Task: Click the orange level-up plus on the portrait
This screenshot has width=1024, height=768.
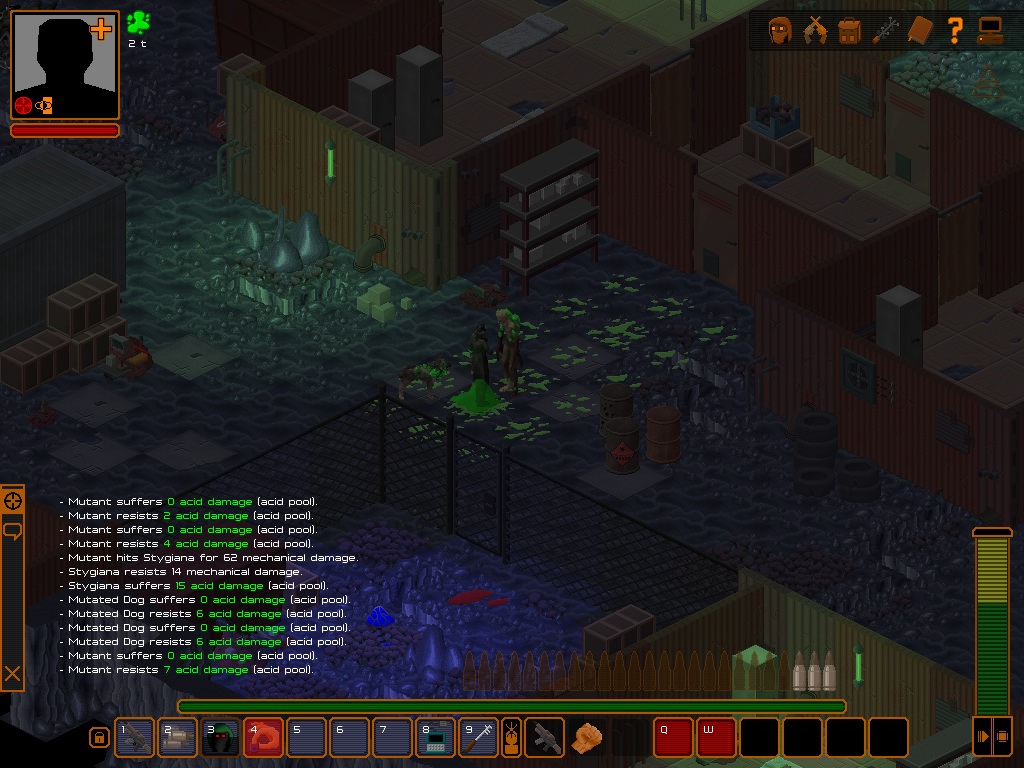Action: click(x=101, y=29)
